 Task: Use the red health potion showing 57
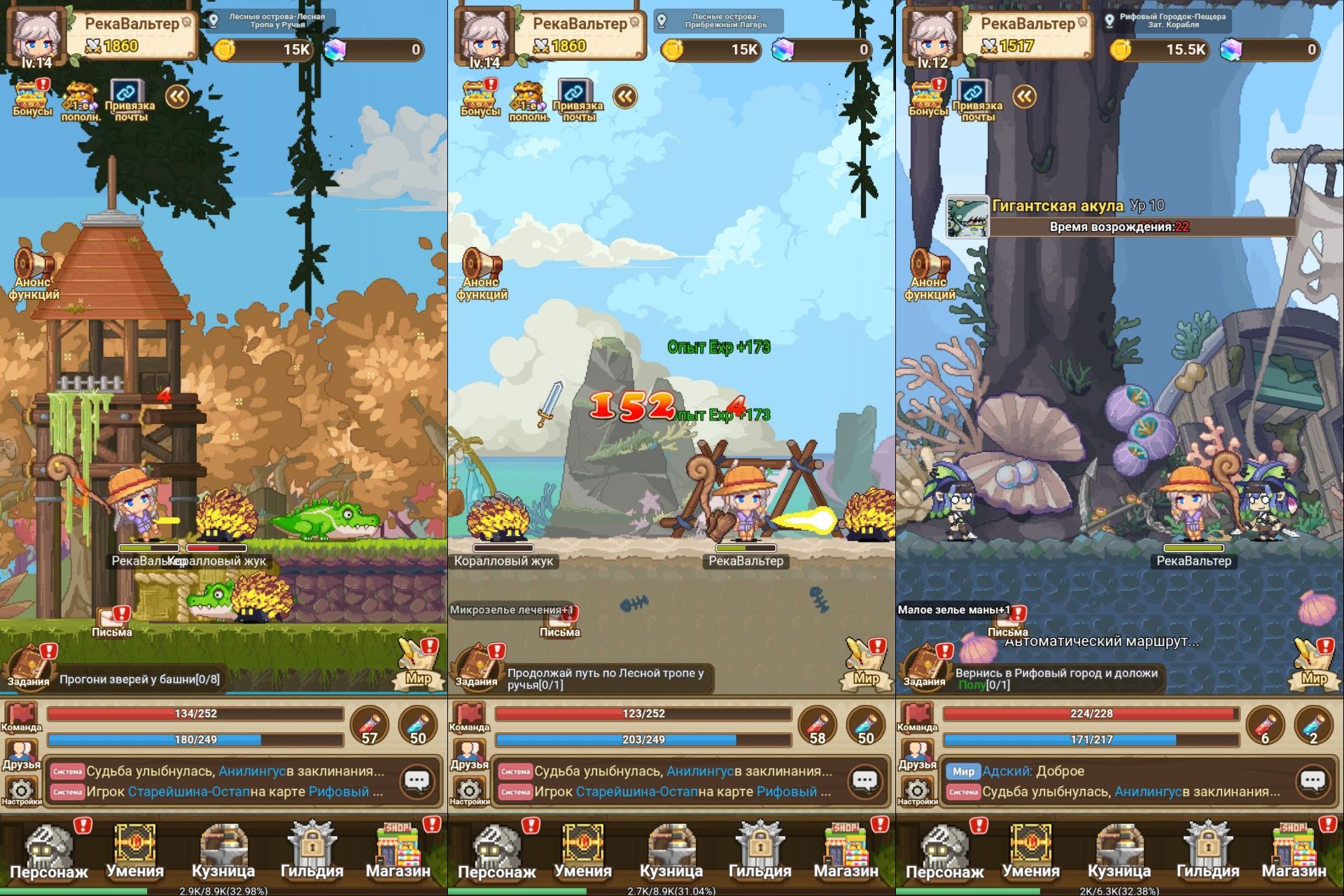369,726
